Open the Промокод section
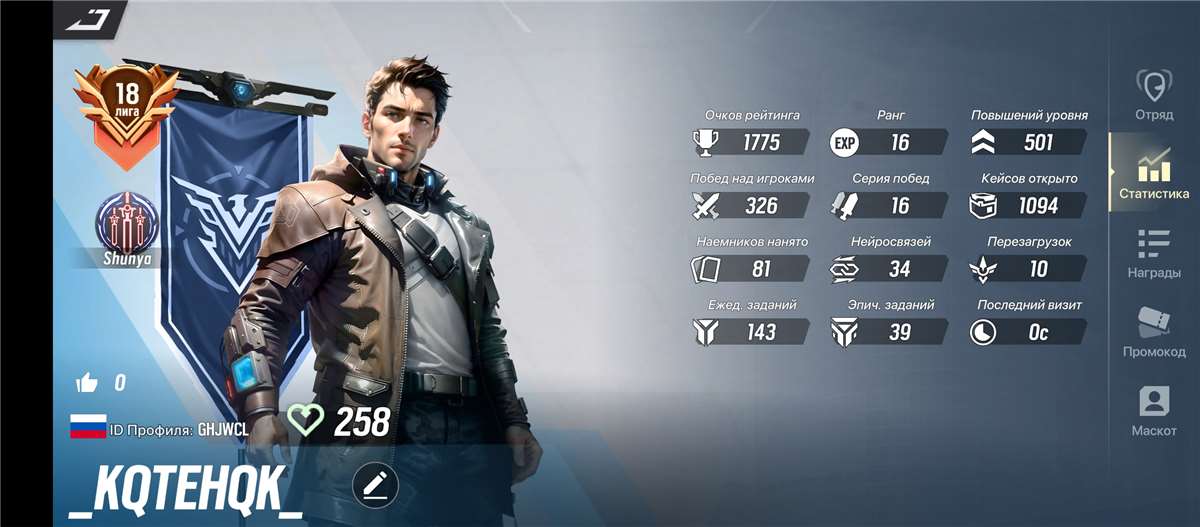This screenshot has height=527, width=1200. tap(1154, 332)
